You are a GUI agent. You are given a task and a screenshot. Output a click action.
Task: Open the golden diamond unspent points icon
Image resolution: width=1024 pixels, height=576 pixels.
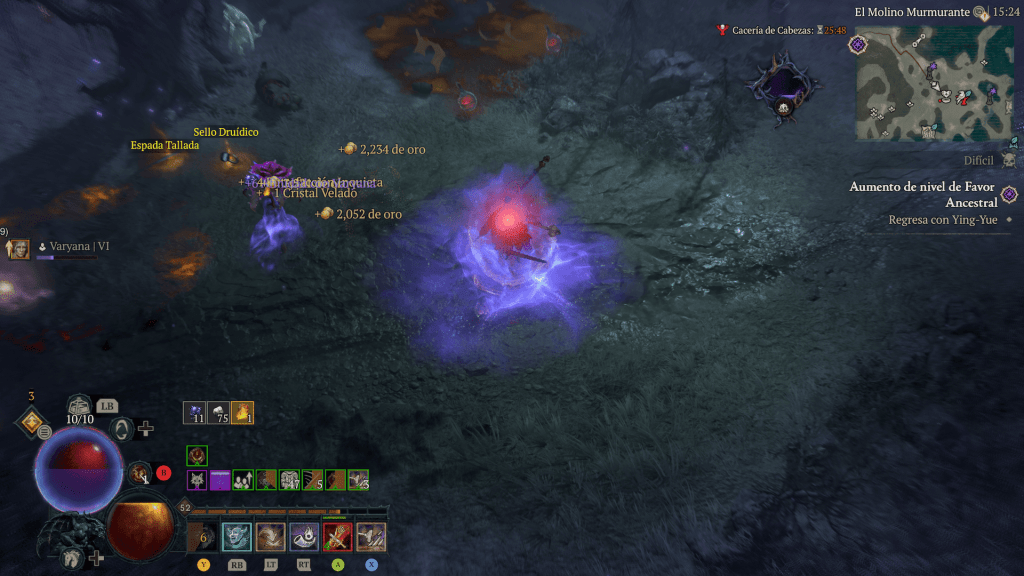(x=31, y=421)
